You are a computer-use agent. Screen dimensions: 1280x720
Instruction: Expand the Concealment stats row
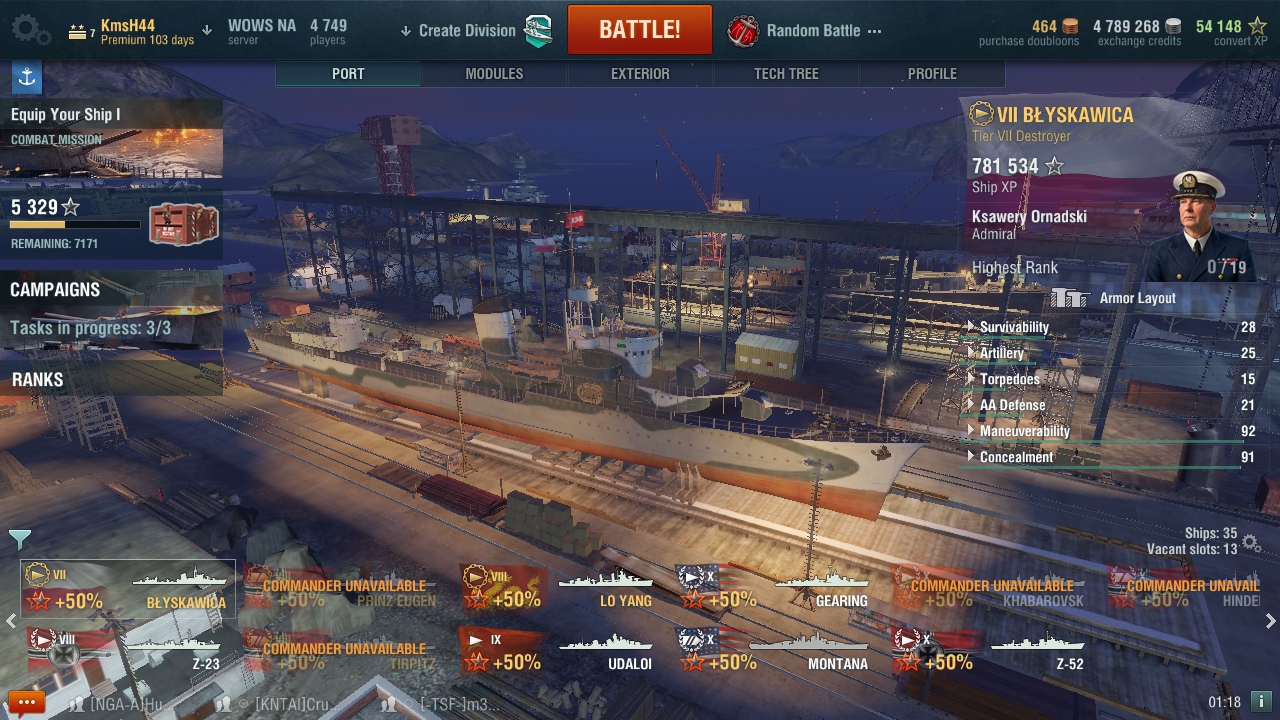pos(1016,457)
